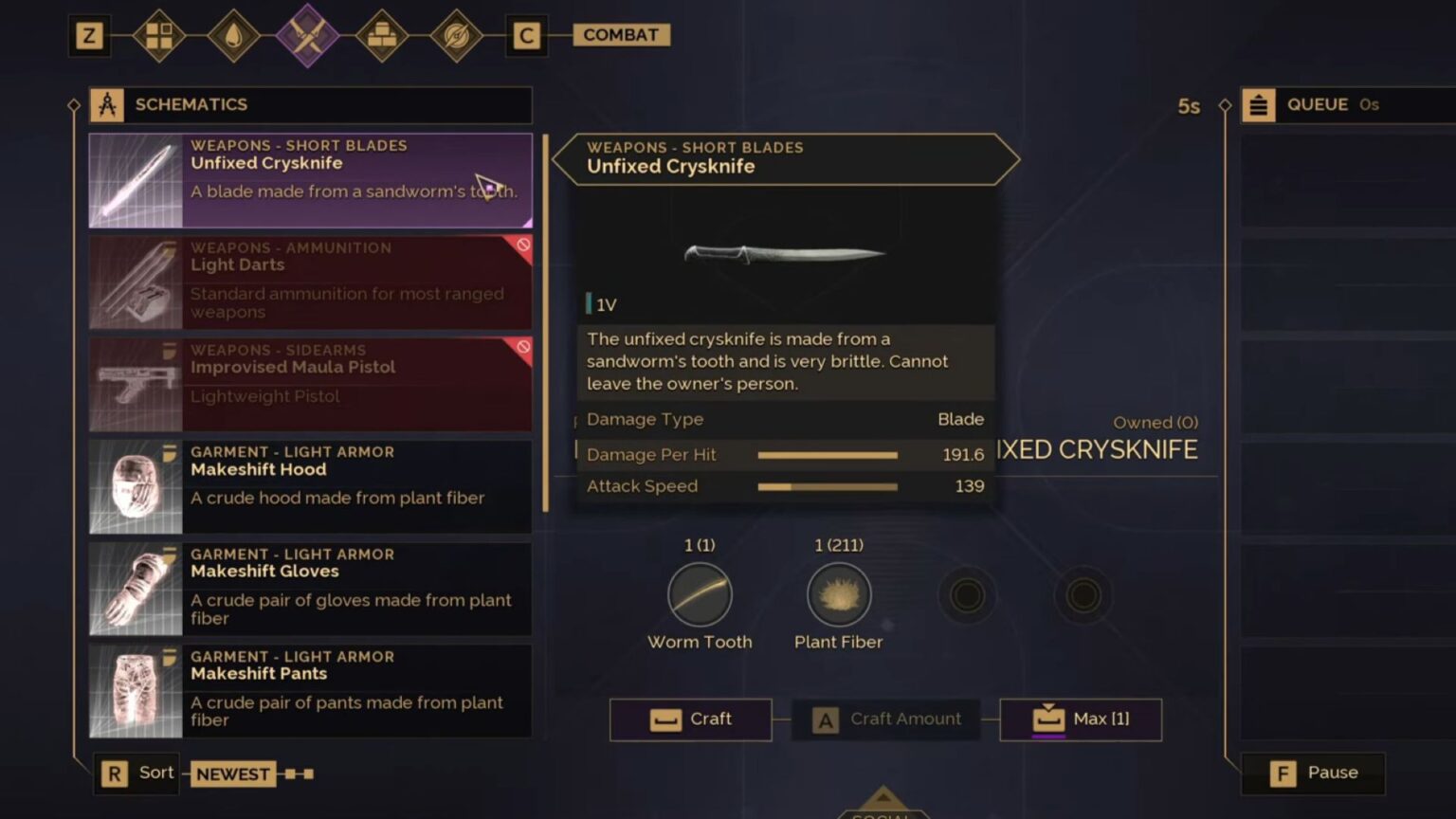Select the Unfixed Crysknife schematic

pos(311,180)
